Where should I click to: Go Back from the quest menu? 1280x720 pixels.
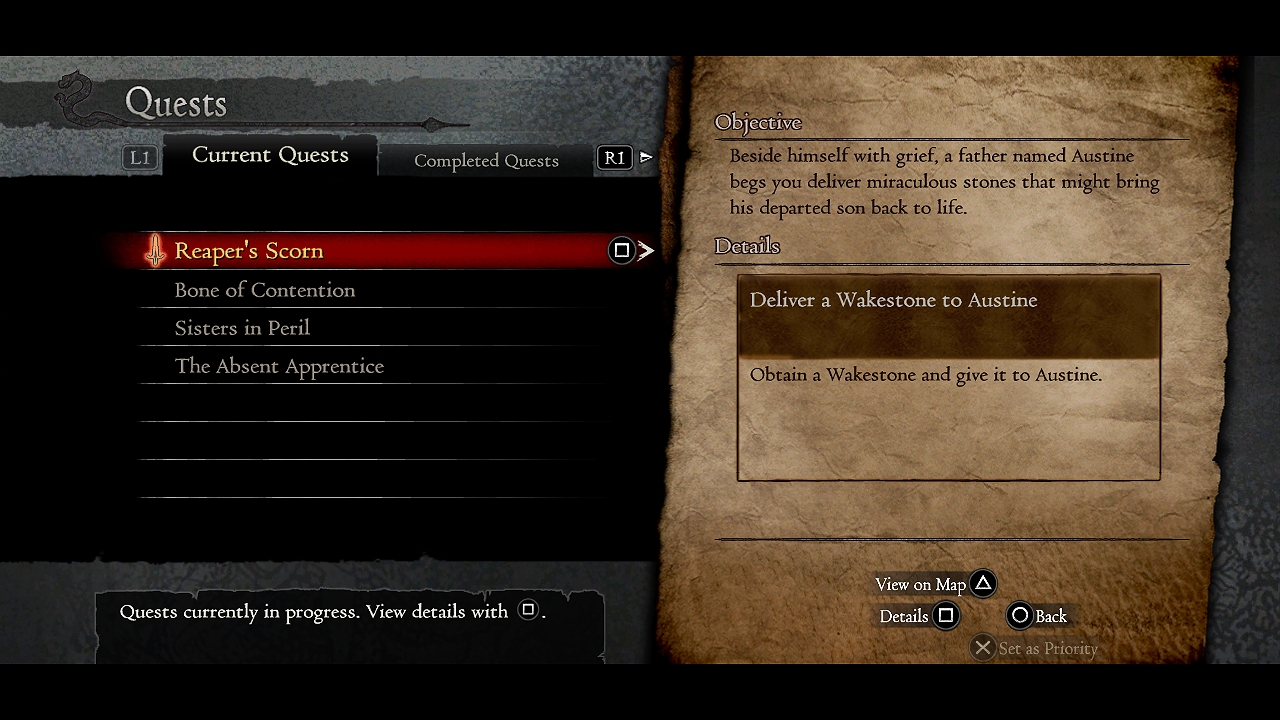coord(1037,616)
